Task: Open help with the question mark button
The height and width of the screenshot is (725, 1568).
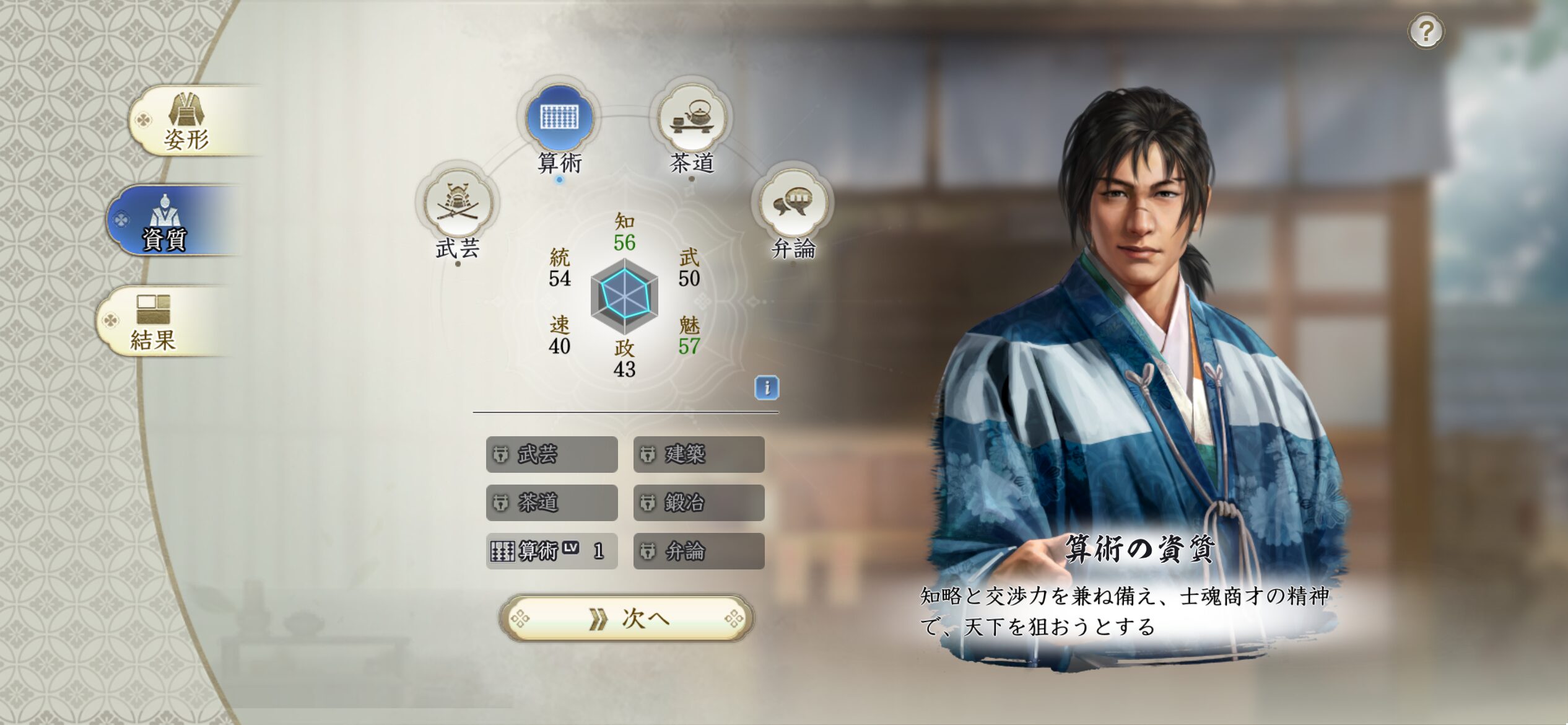Action: (1426, 31)
